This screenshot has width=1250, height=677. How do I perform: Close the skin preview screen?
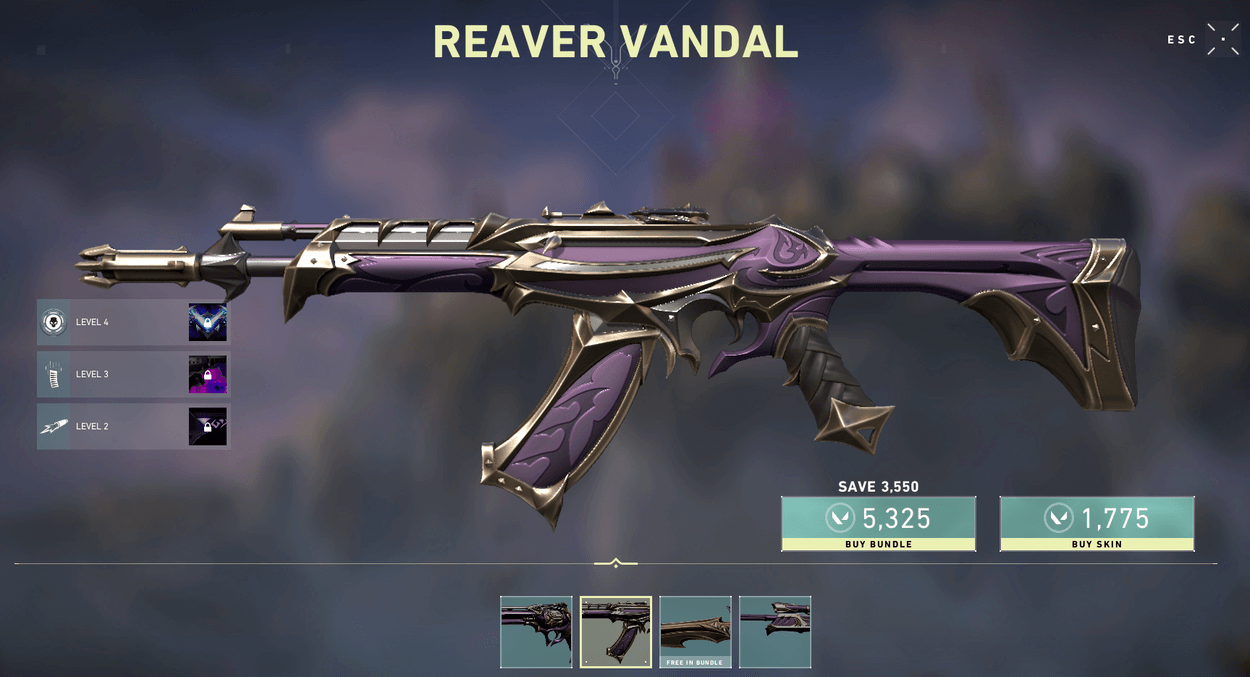point(1222,39)
